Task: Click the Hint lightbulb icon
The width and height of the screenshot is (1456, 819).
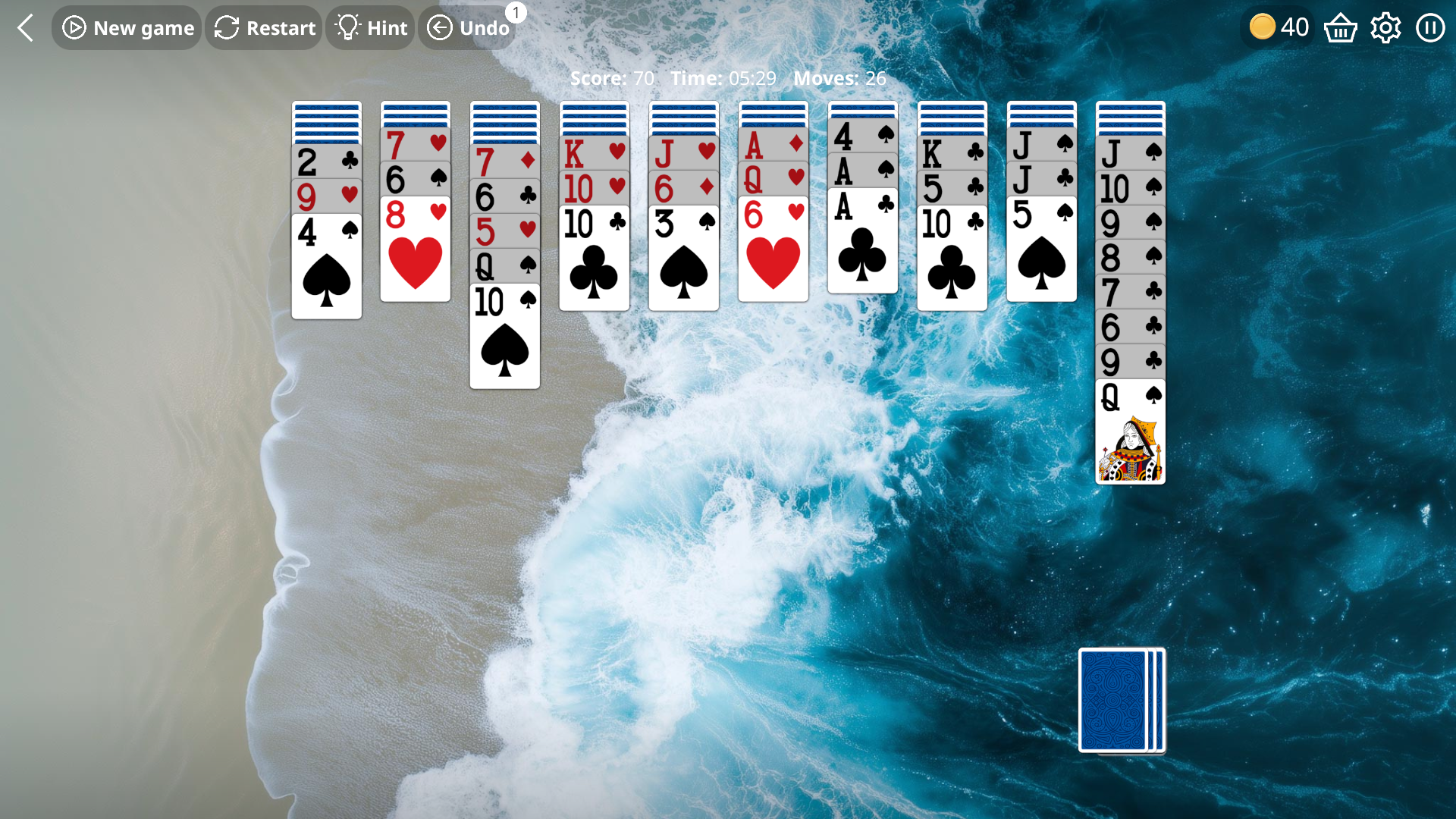Action: tap(348, 27)
